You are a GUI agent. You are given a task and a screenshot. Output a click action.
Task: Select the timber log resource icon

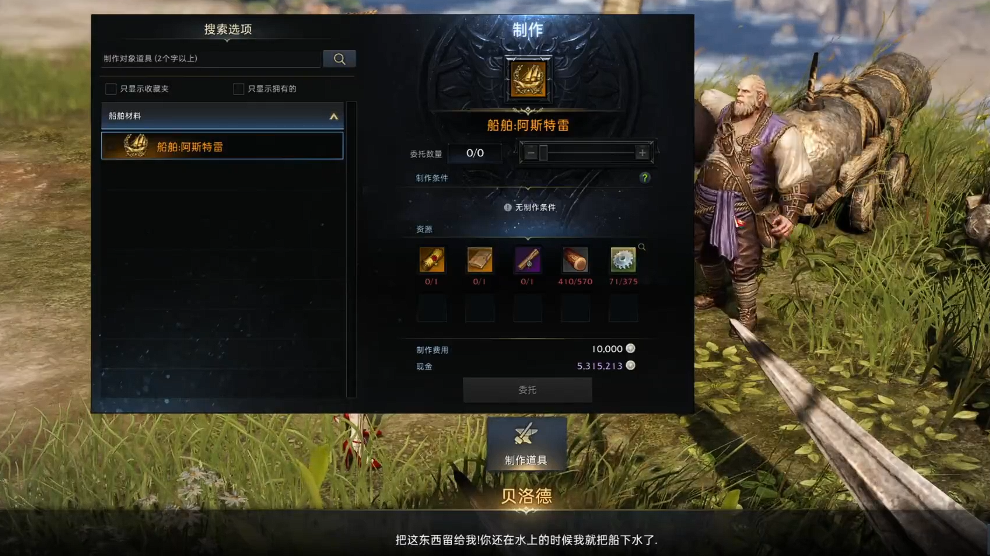coord(575,260)
